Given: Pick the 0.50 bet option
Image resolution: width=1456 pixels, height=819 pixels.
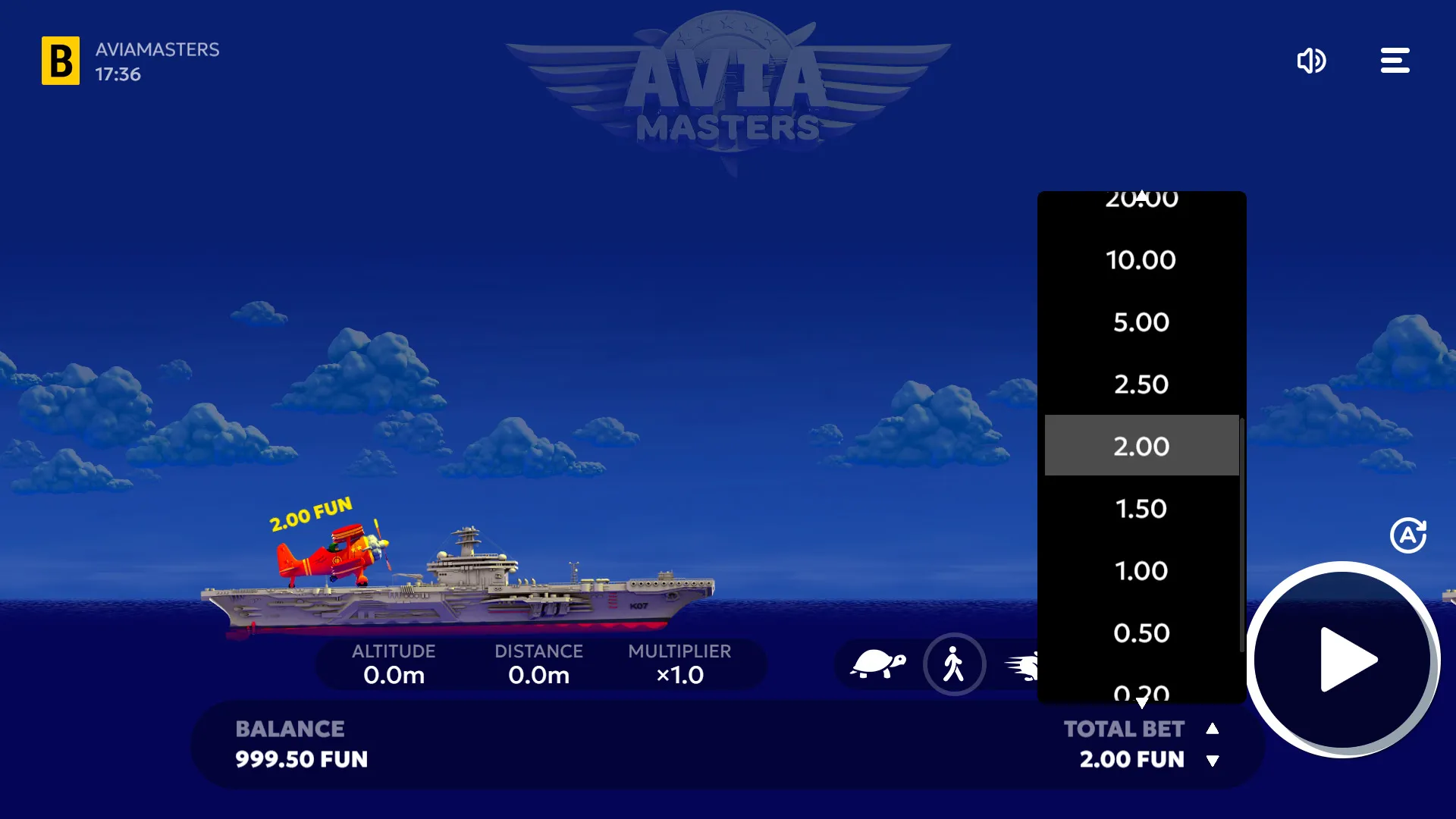Looking at the screenshot, I should (1141, 633).
